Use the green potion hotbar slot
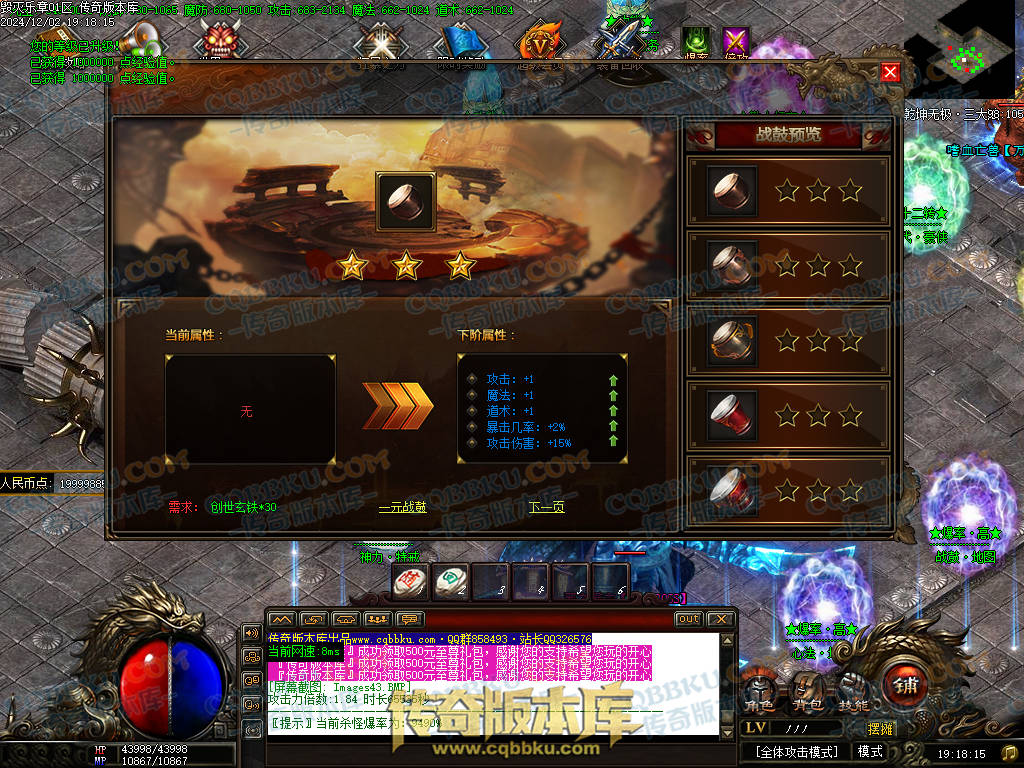The image size is (1024, 768). [450, 582]
